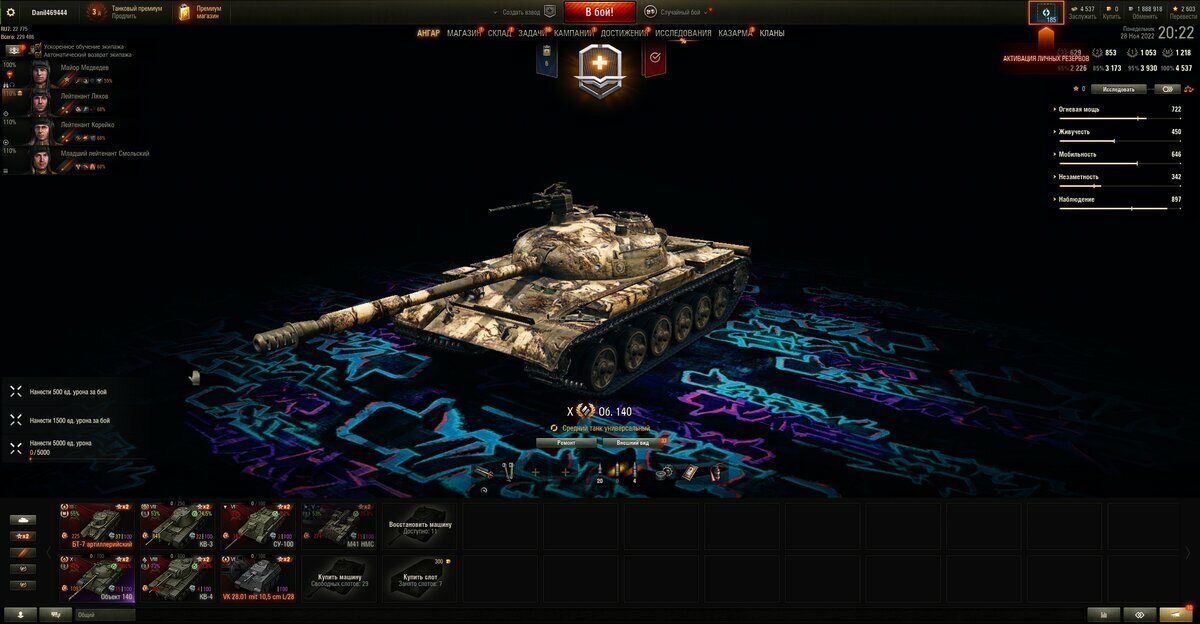Open the ИССЛЕДОВАНИЯ tab
The width and height of the screenshot is (1200, 624).
coord(684,33)
